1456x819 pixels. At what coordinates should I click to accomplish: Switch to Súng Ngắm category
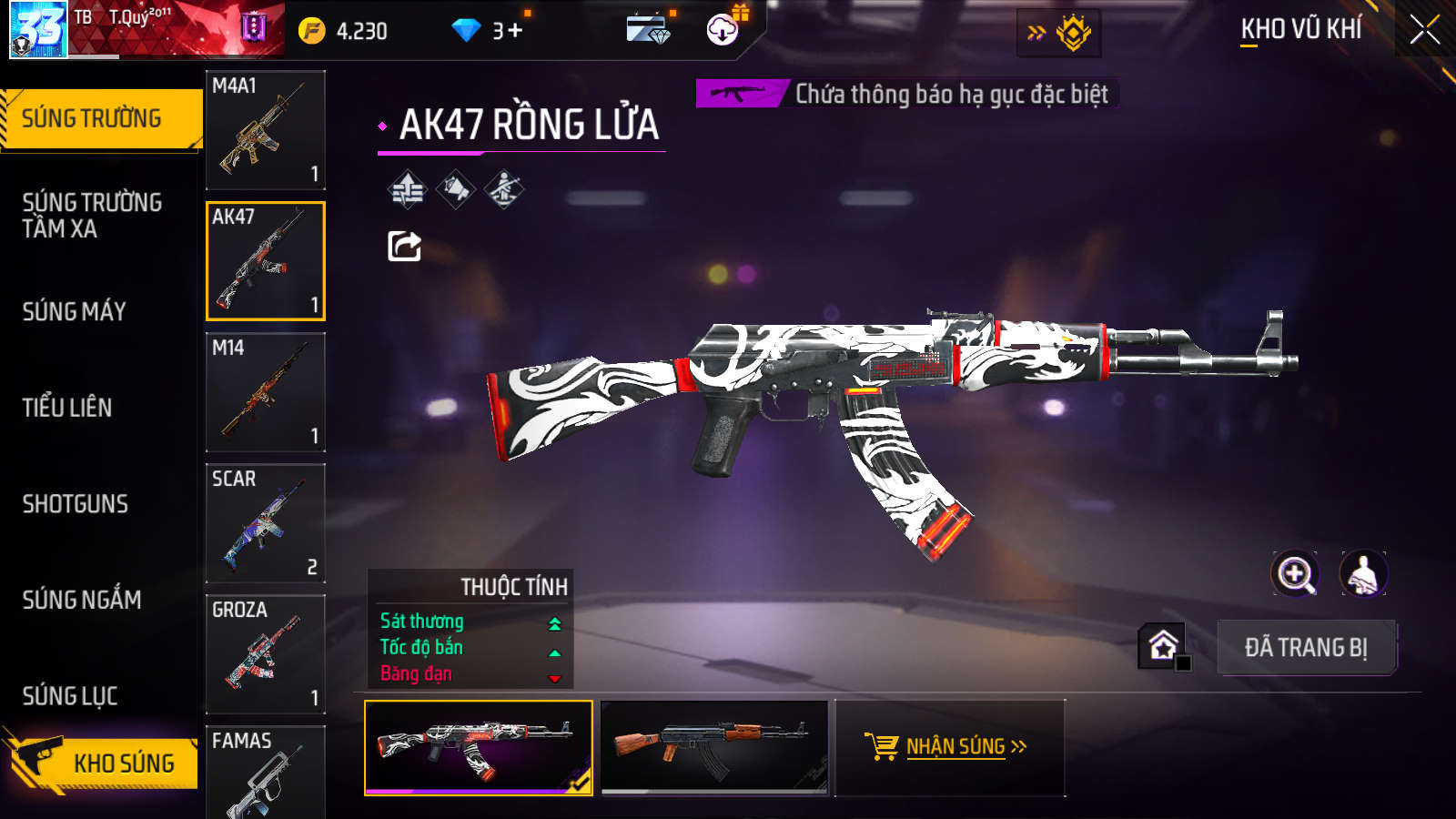coord(82,600)
